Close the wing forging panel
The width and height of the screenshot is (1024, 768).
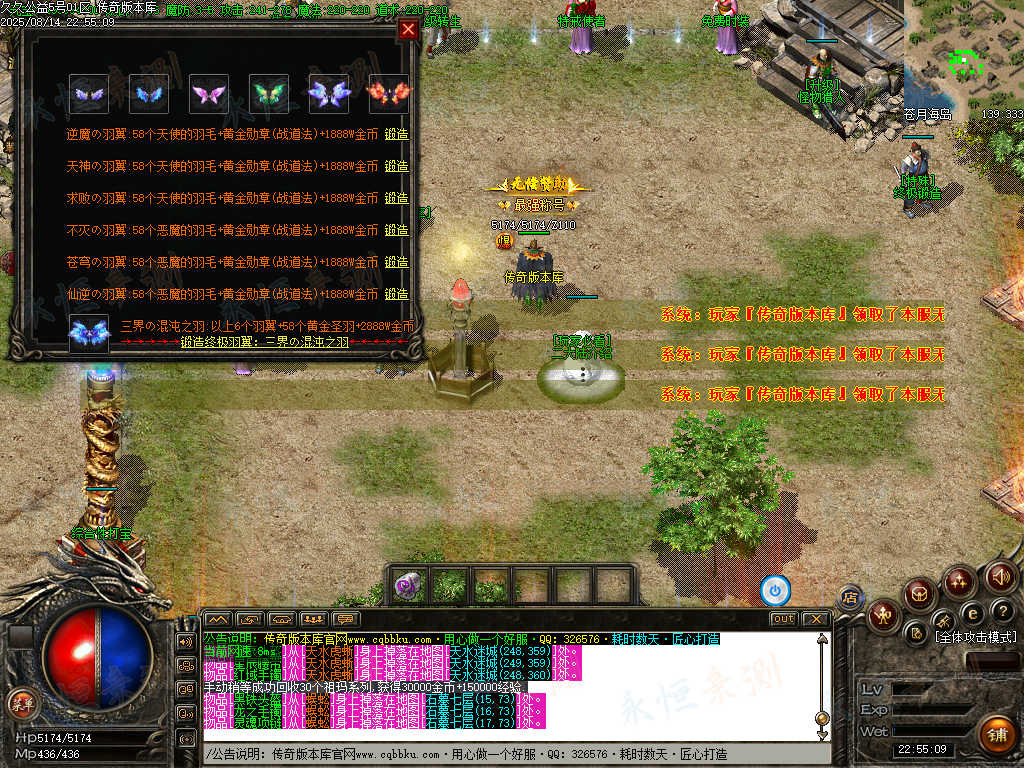click(x=407, y=29)
